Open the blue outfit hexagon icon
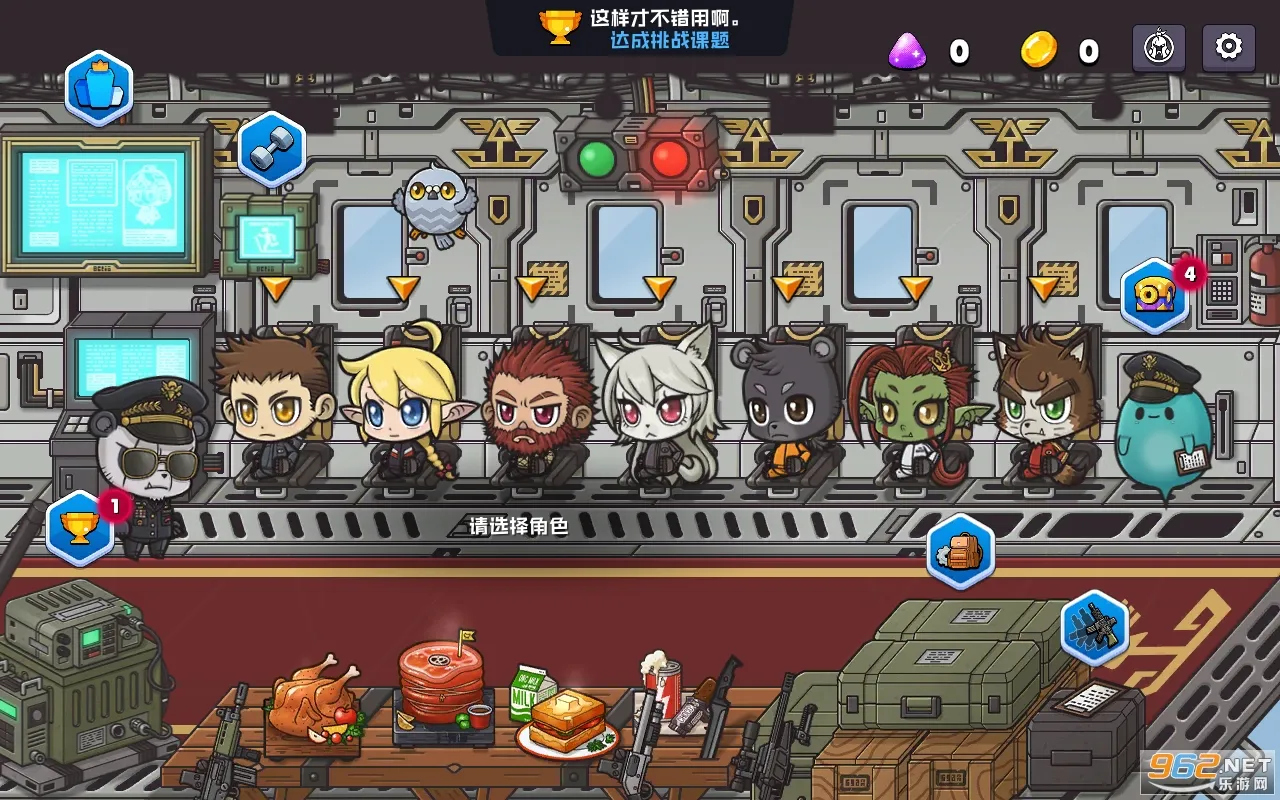Screen dimensions: 1280x800 pos(99,89)
